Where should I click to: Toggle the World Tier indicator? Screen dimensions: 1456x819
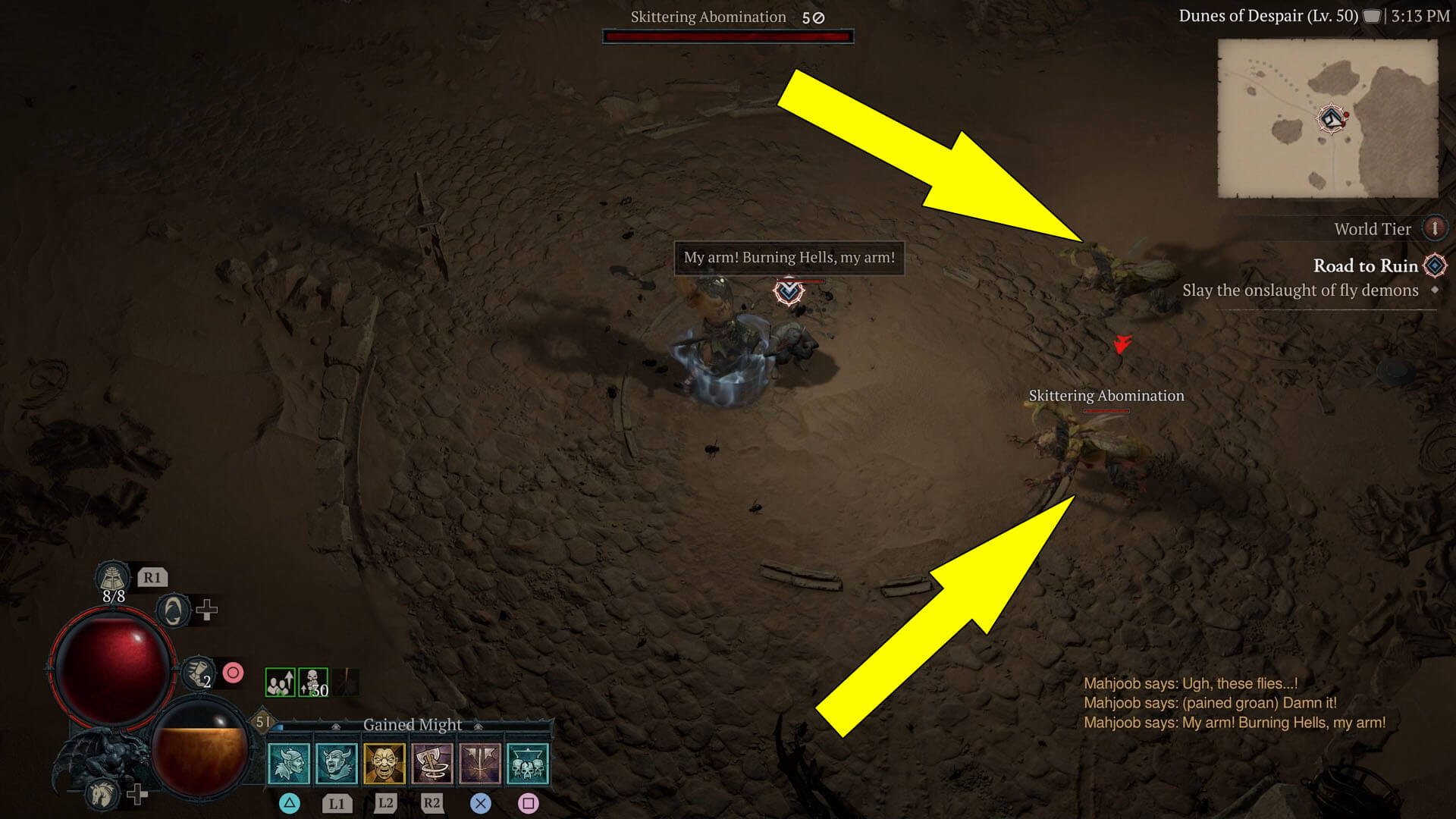click(1436, 228)
